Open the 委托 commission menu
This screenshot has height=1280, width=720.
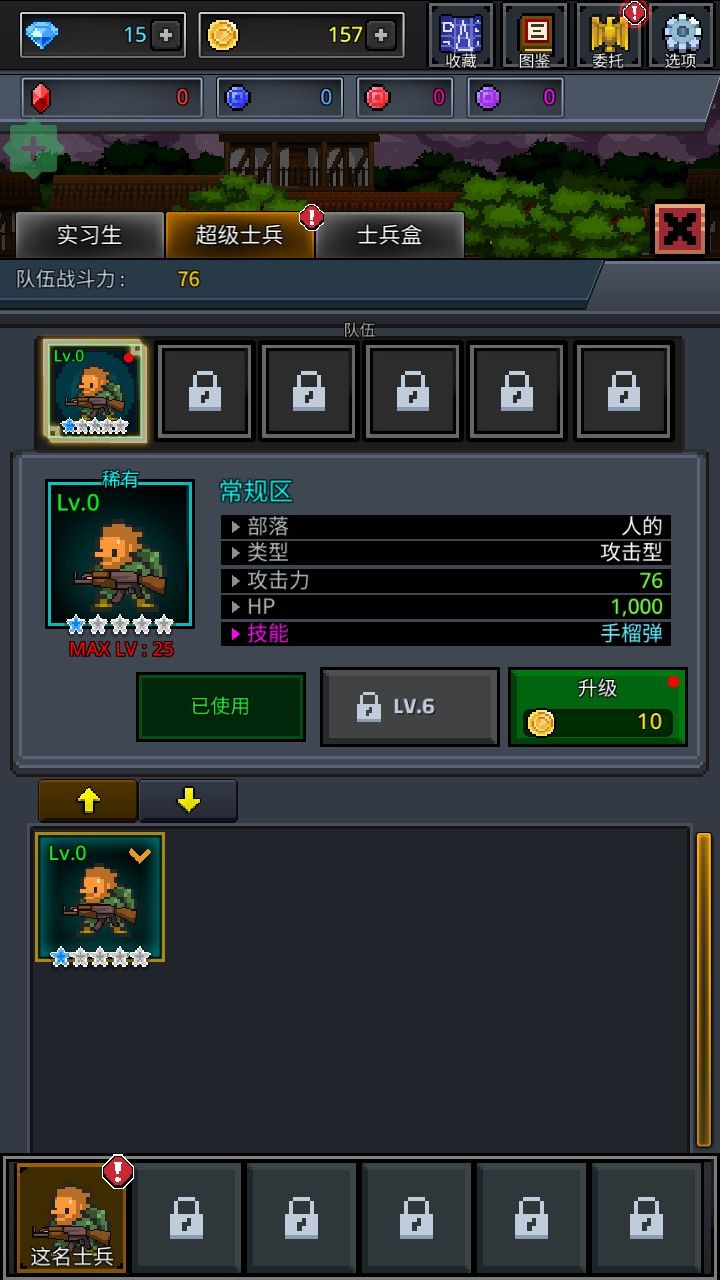tap(608, 36)
